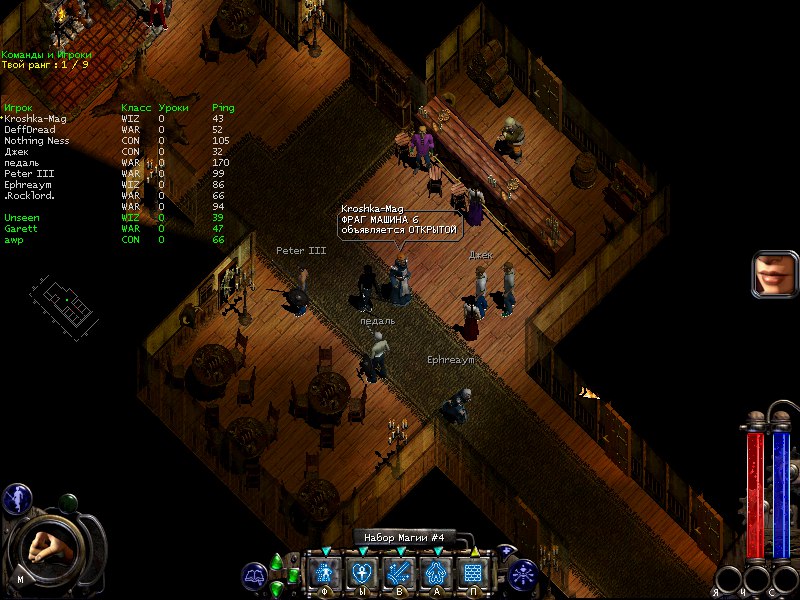
Task: Click the starburst orb right of the spell bar
Action: click(522, 574)
